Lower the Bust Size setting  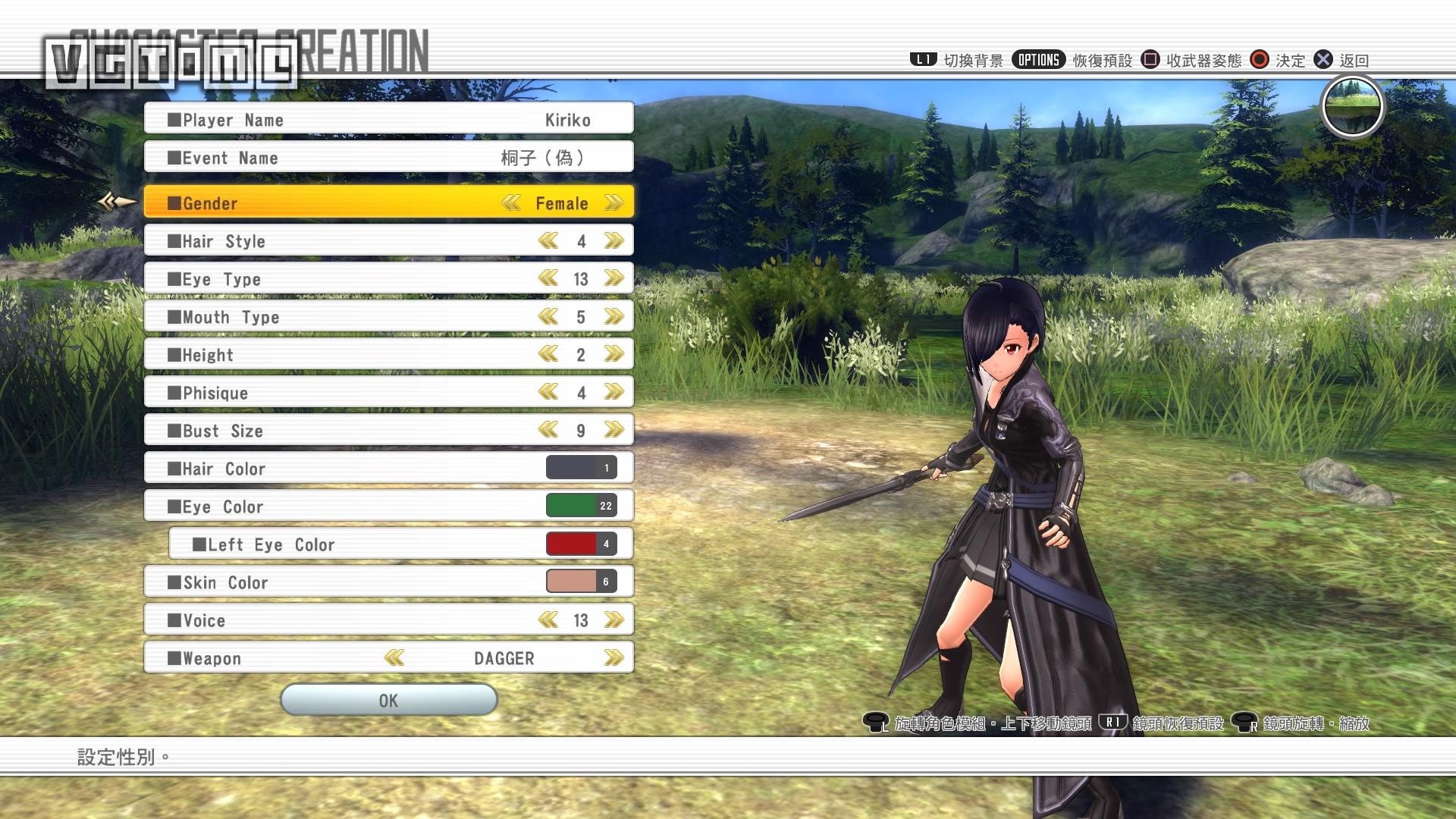[x=548, y=431]
